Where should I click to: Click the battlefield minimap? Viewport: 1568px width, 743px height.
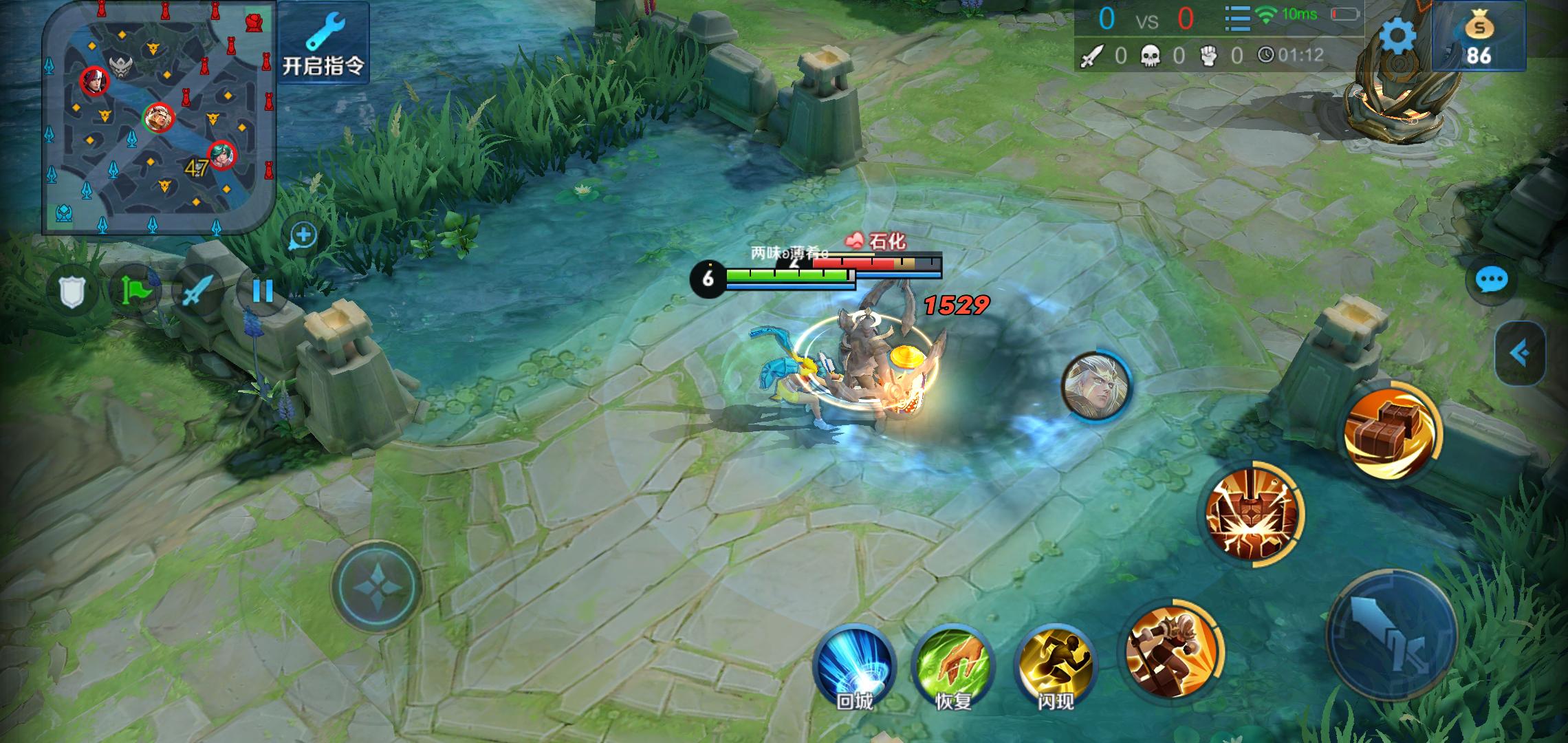coord(159,117)
